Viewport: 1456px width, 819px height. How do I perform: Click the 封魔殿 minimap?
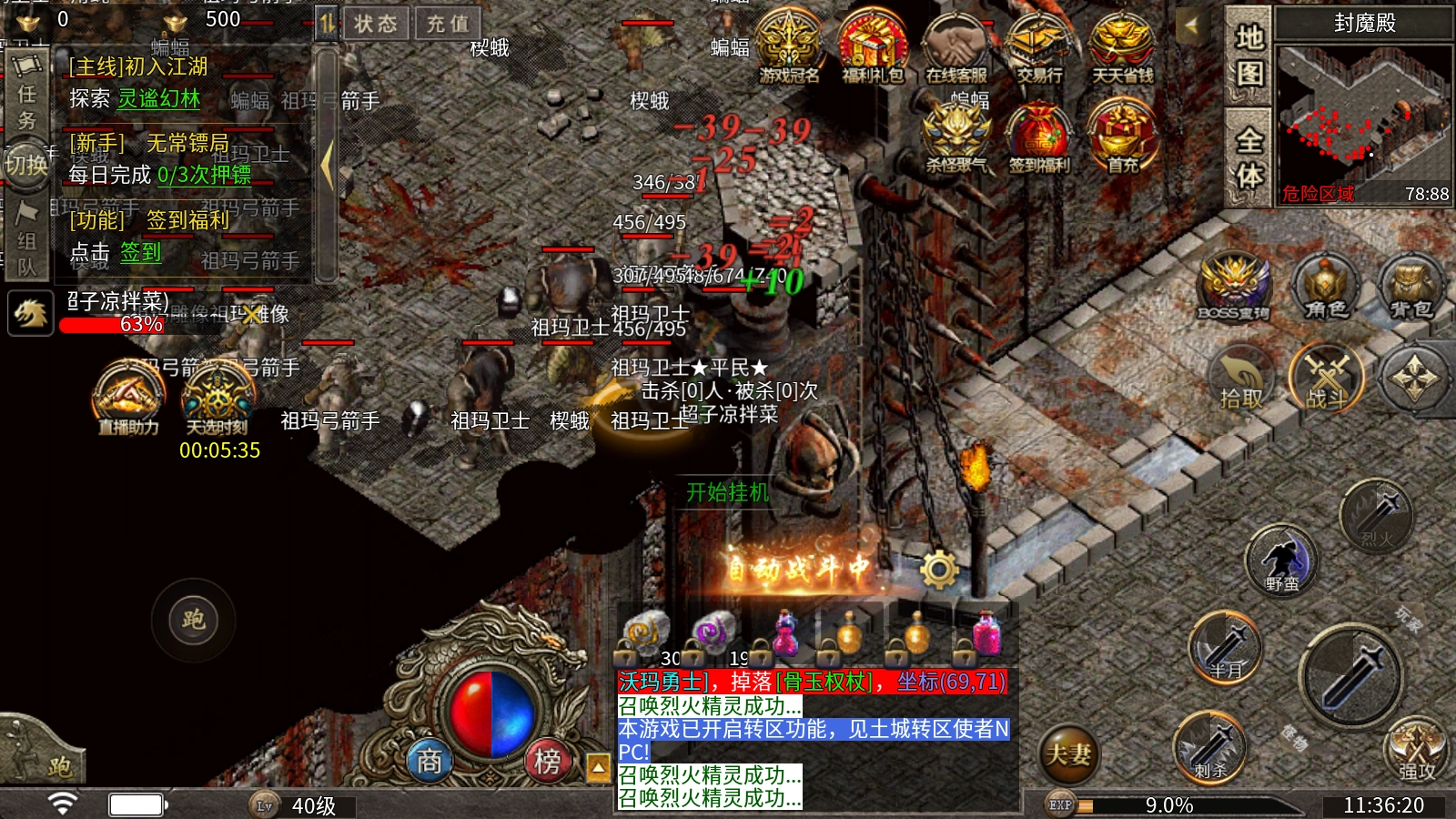1362,118
